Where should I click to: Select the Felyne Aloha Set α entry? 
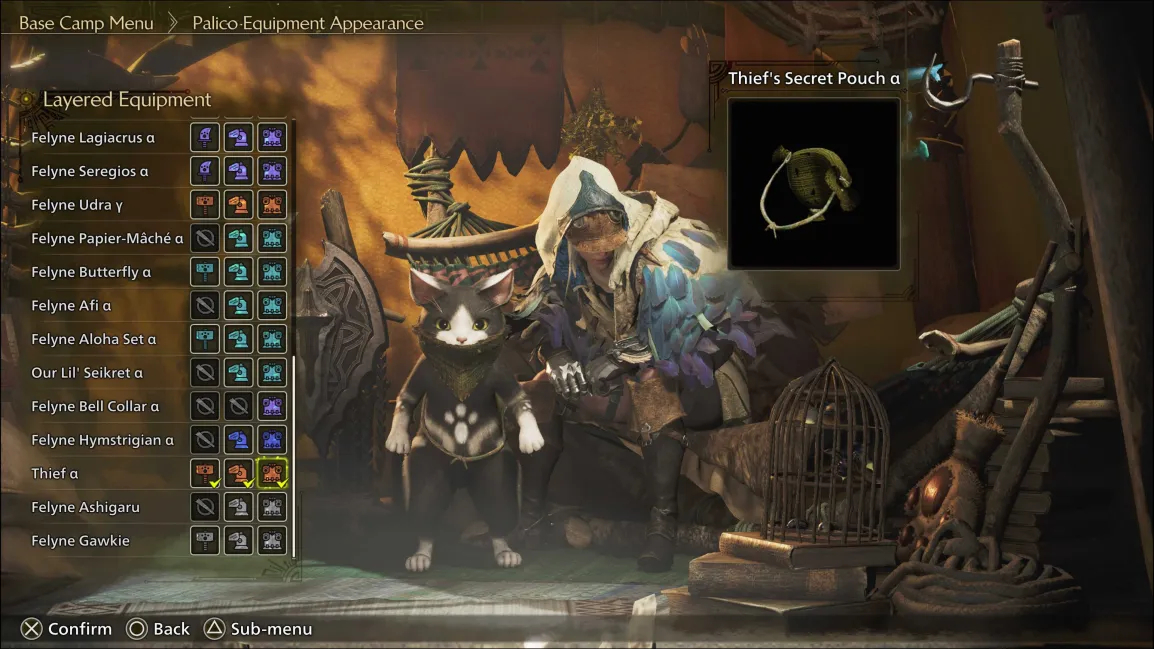click(93, 339)
